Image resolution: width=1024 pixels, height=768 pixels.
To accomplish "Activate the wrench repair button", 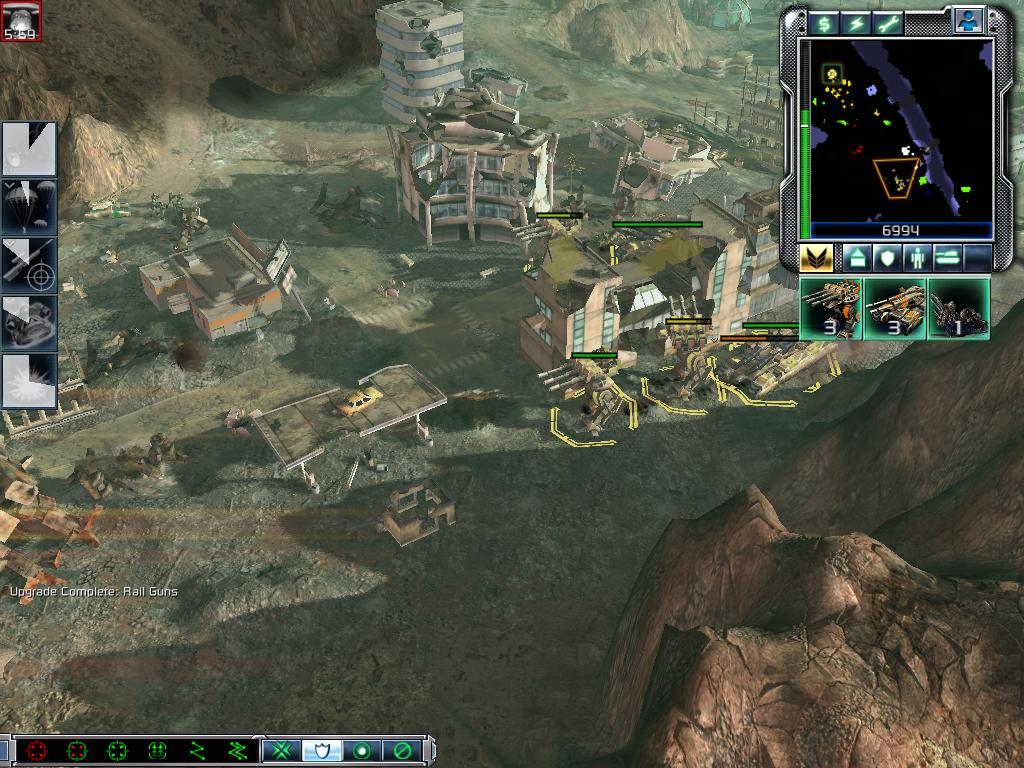I will [x=889, y=23].
